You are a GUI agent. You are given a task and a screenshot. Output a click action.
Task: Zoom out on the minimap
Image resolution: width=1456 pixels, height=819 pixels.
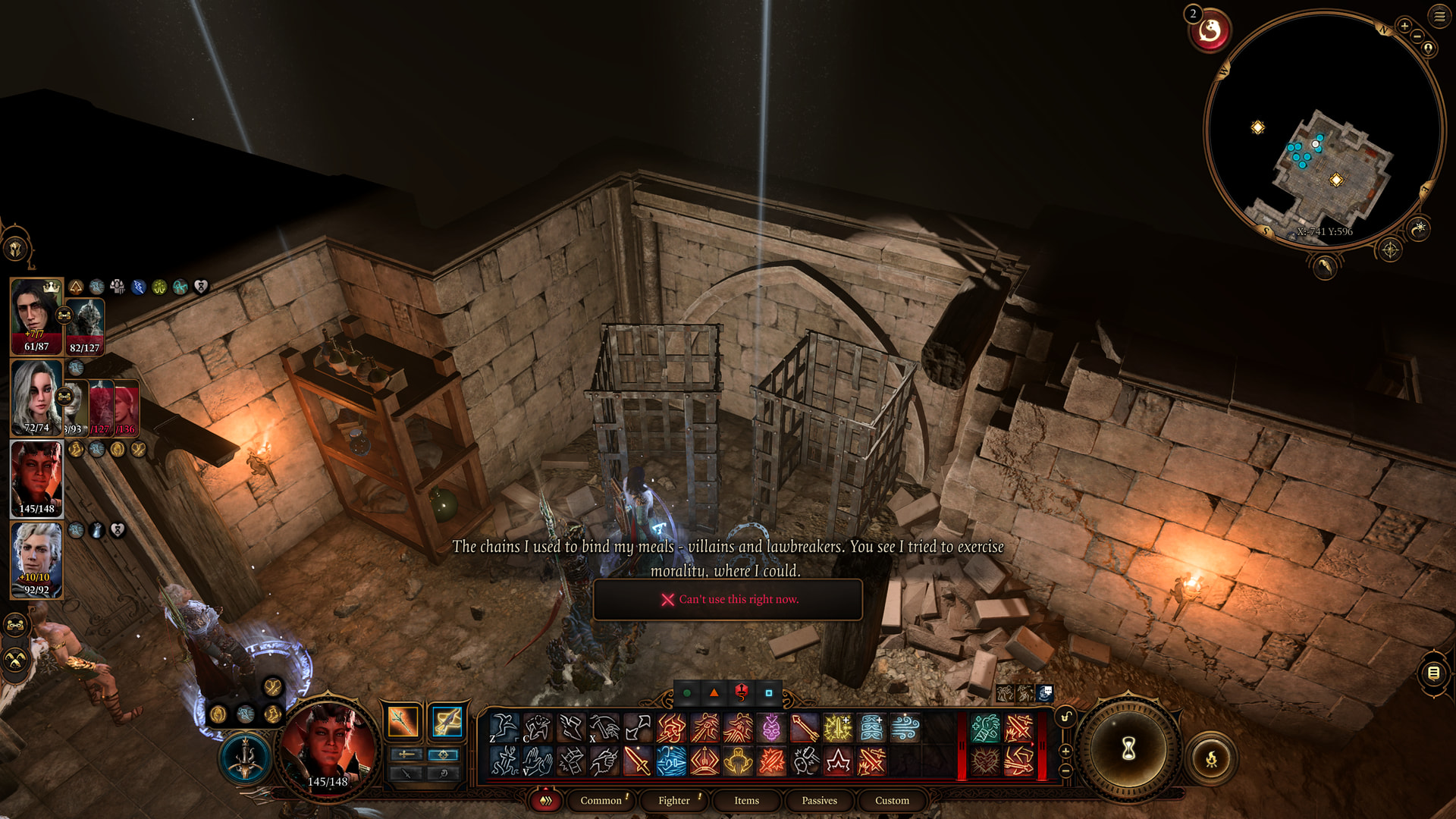click(1417, 36)
